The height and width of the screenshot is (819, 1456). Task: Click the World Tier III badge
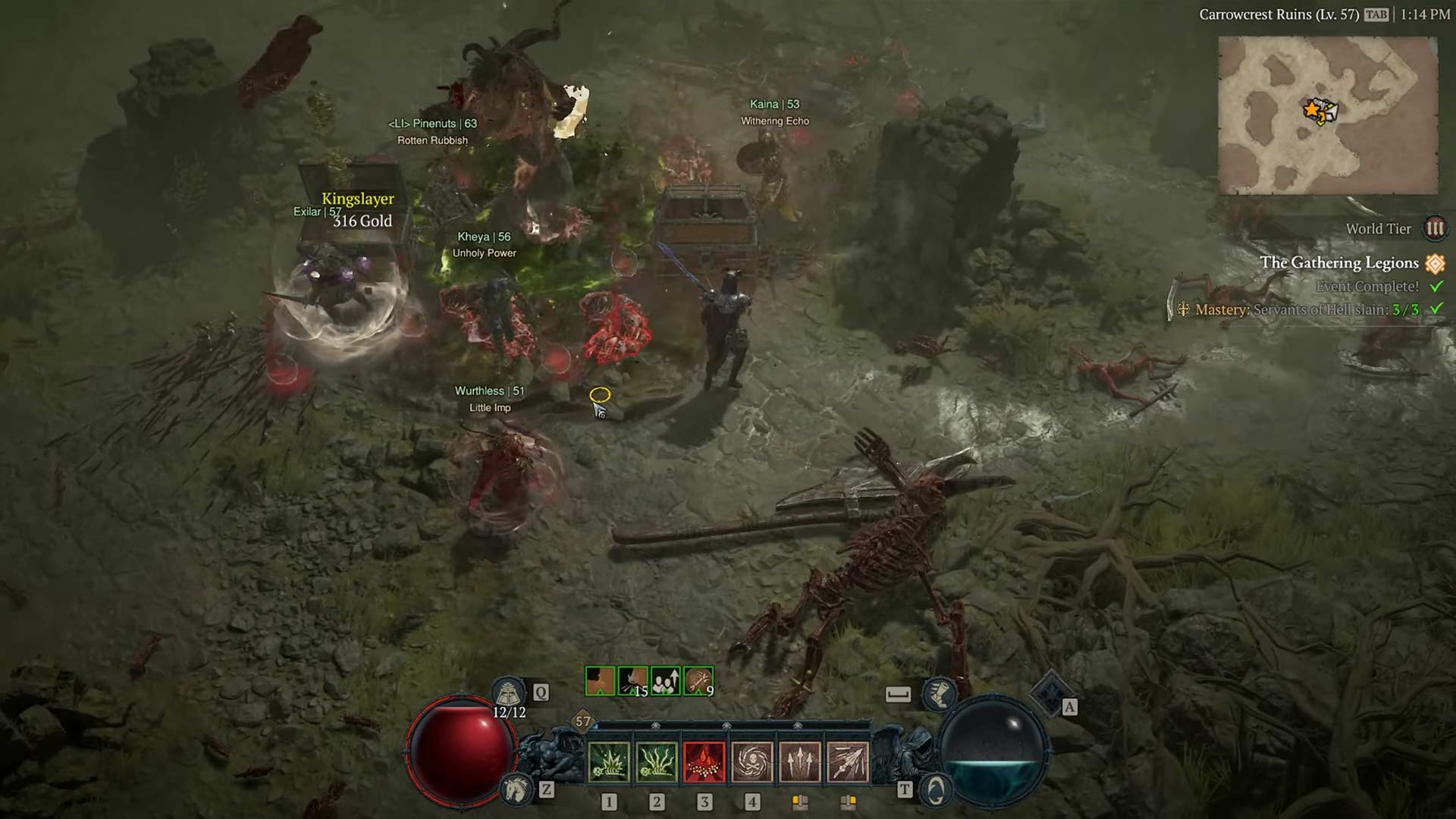click(x=1435, y=228)
